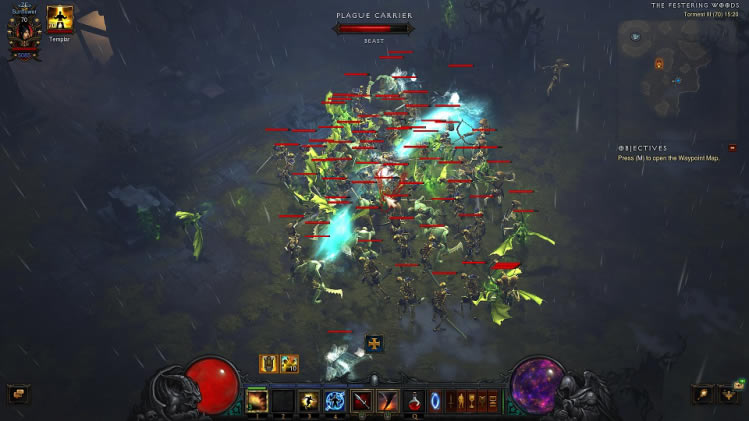This screenshot has width=749, height=421.
Task: Open the blue town portal
Action: 436,401
